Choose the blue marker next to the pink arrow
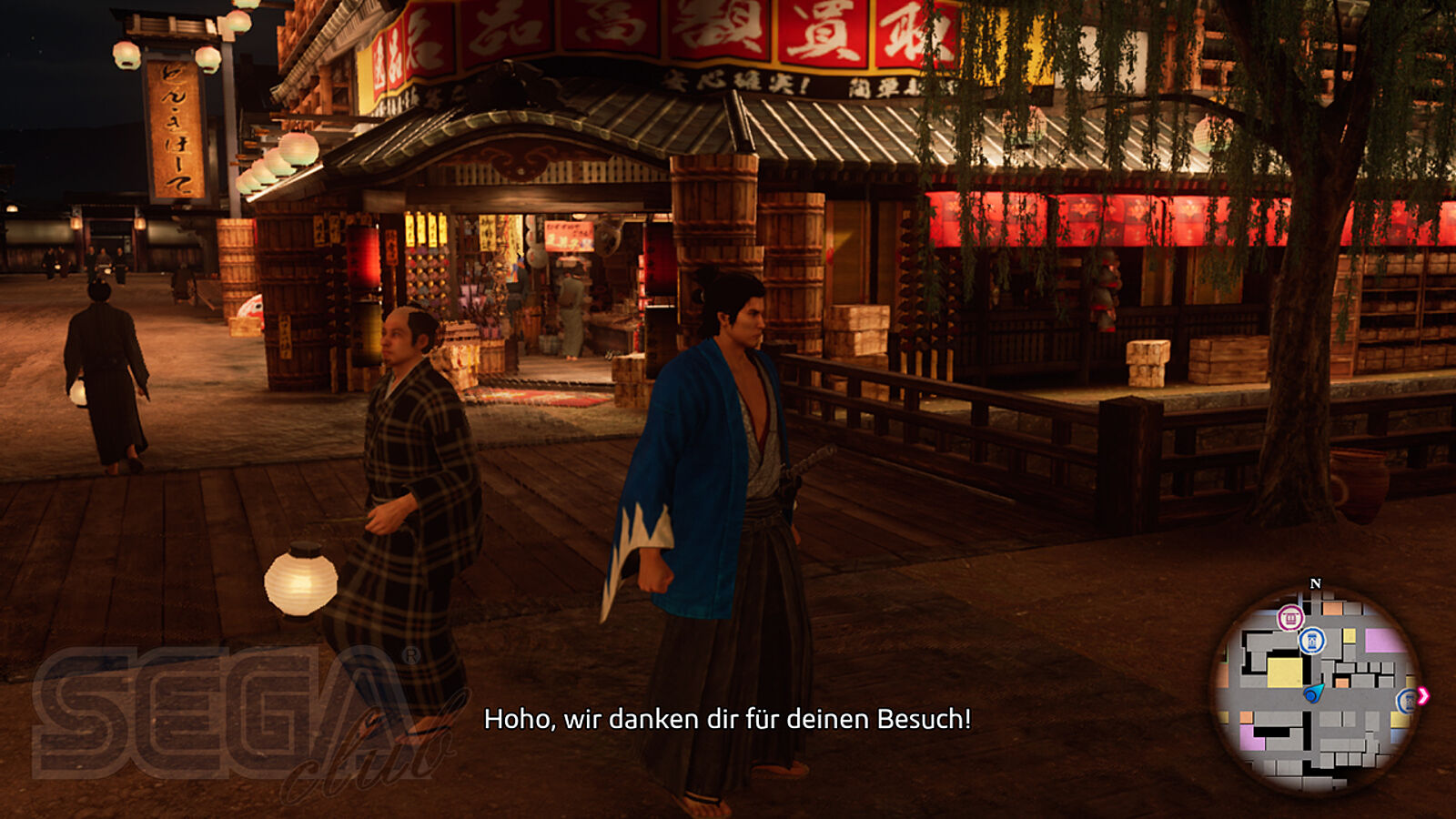The image size is (1456, 819). pos(1407,700)
